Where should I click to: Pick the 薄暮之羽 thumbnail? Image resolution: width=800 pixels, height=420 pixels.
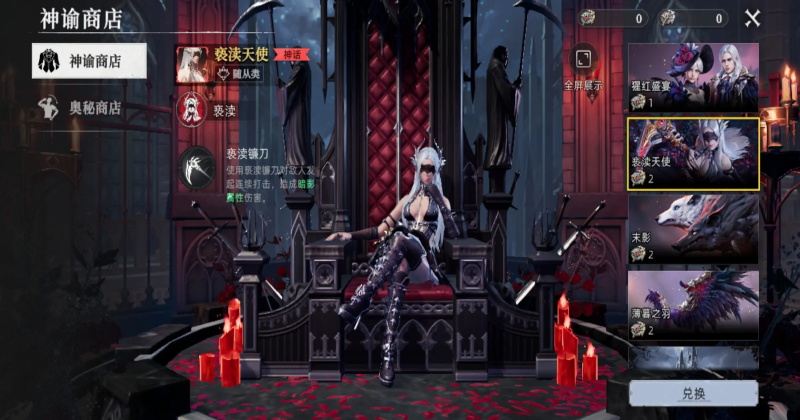[692, 304]
